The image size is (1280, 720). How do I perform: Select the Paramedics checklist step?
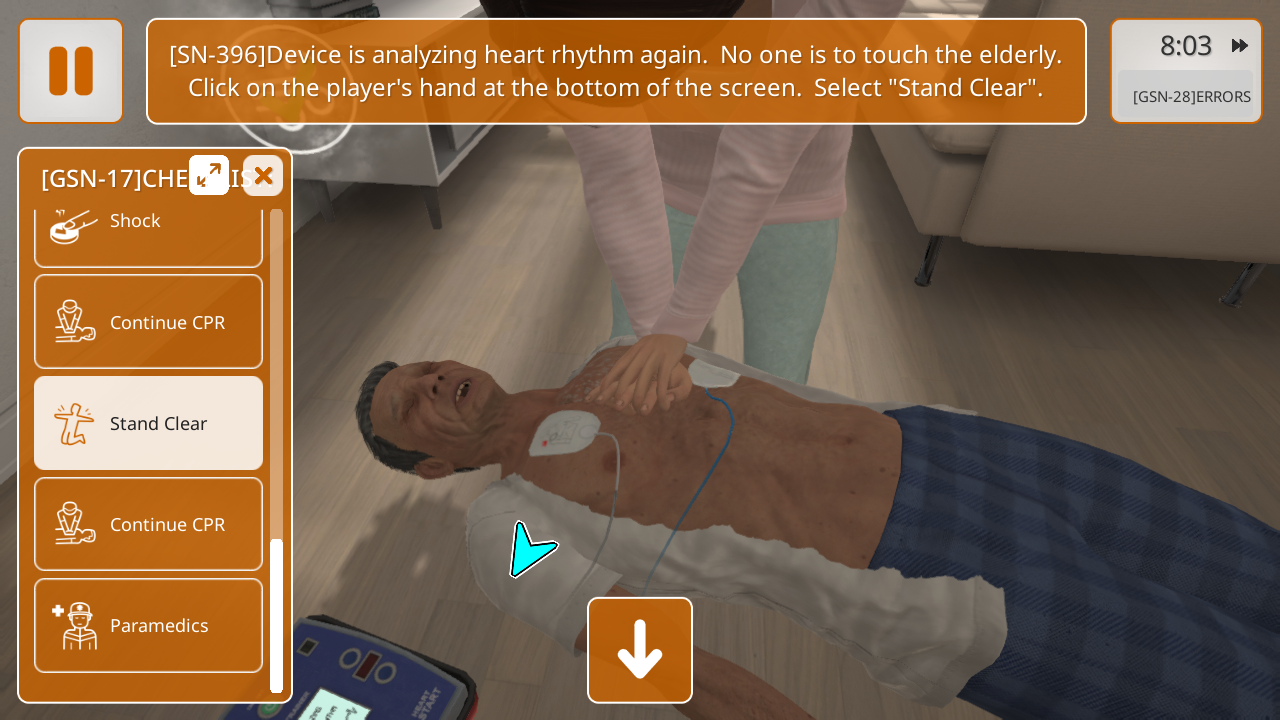[148, 625]
